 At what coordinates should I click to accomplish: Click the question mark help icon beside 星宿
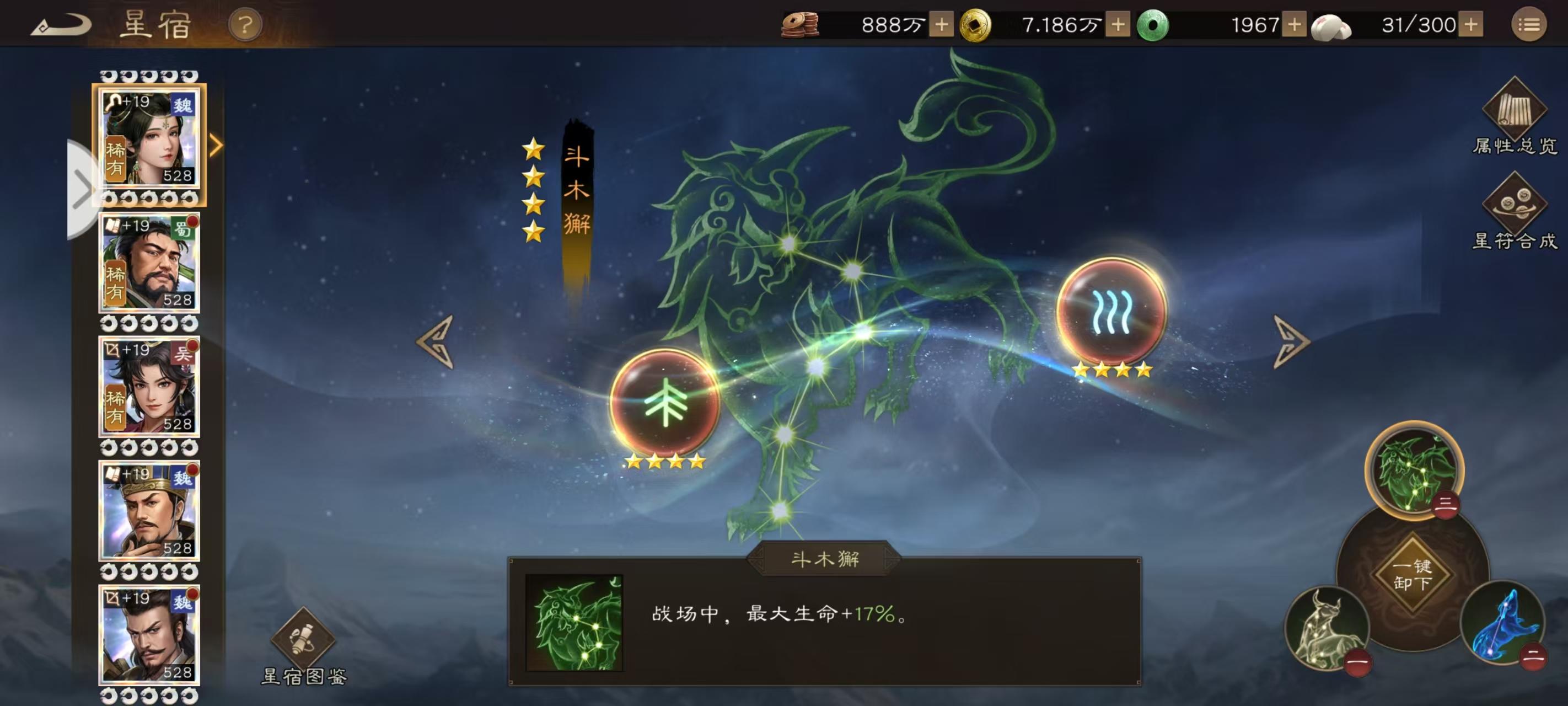point(243,25)
